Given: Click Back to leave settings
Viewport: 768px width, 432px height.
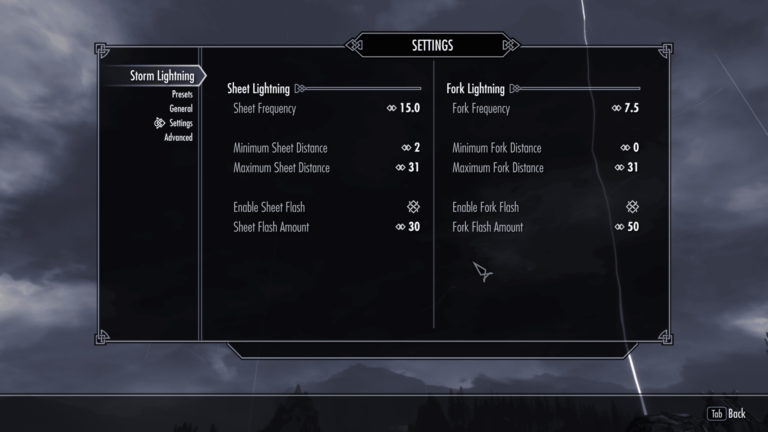Looking at the screenshot, I should click(x=727, y=413).
